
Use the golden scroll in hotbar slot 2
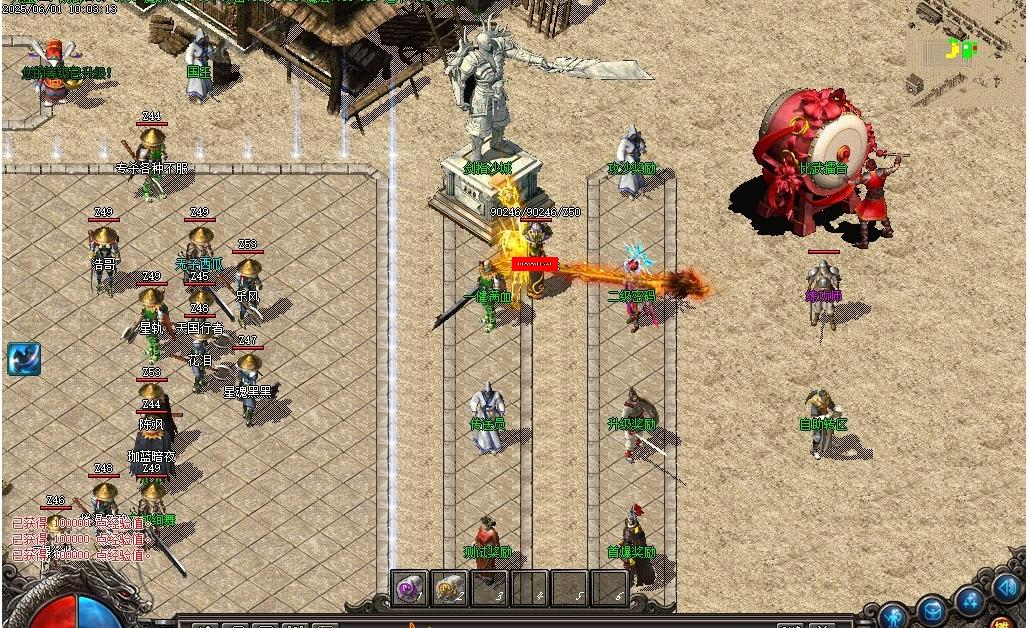450,589
